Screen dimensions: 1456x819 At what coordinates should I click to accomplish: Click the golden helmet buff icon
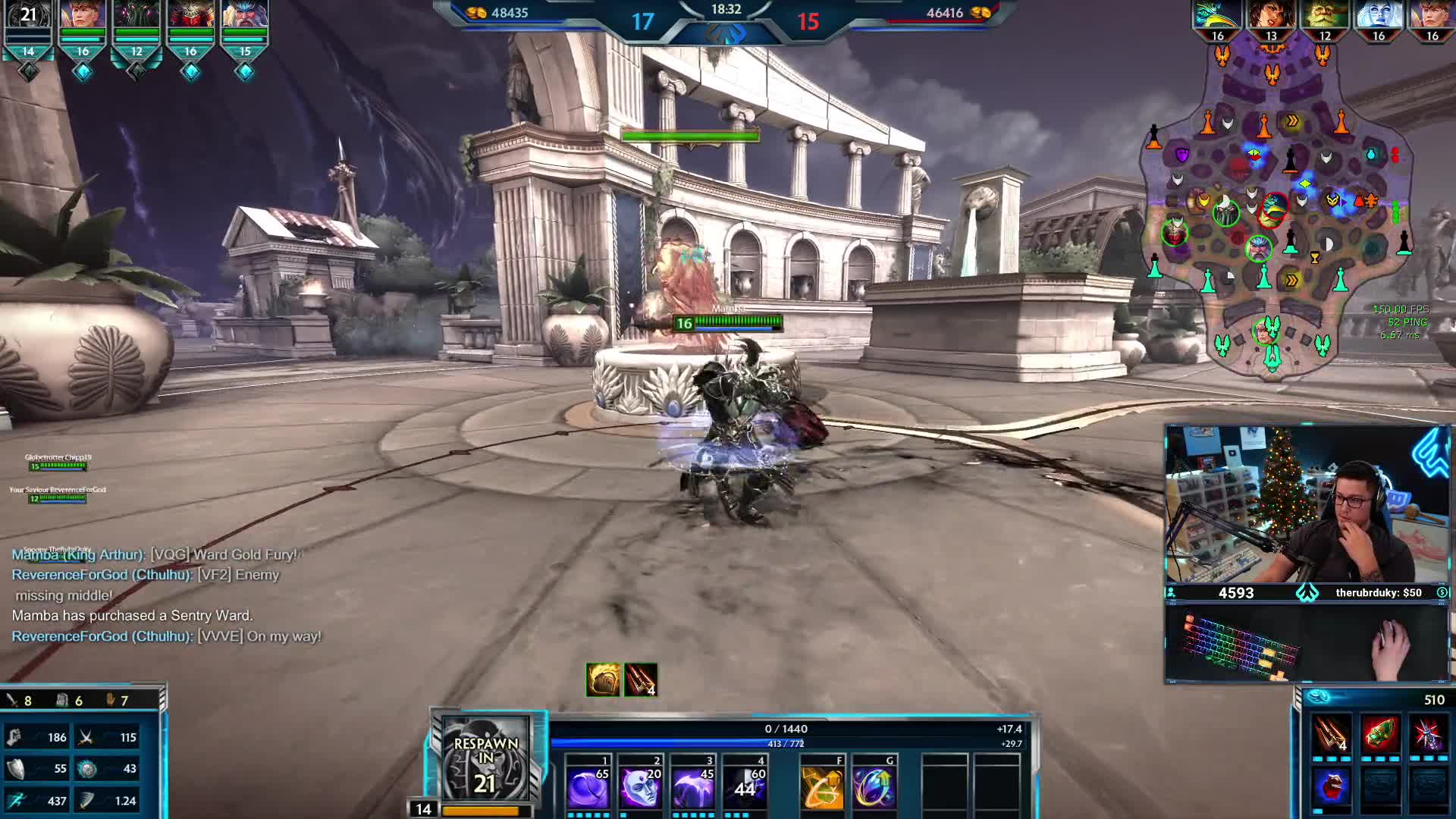click(x=603, y=679)
